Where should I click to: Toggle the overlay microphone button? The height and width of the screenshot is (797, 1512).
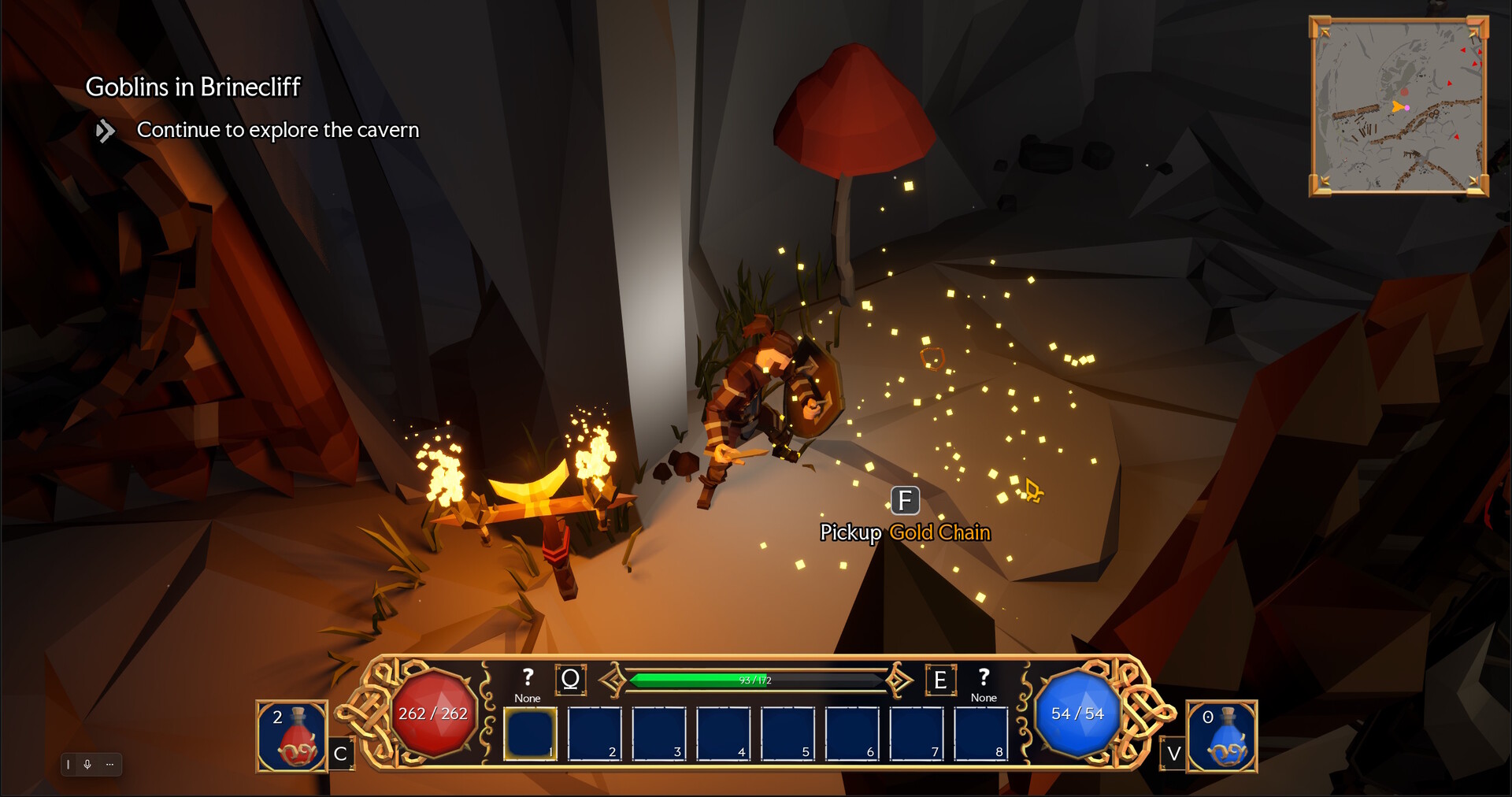[x=87, y=764]
